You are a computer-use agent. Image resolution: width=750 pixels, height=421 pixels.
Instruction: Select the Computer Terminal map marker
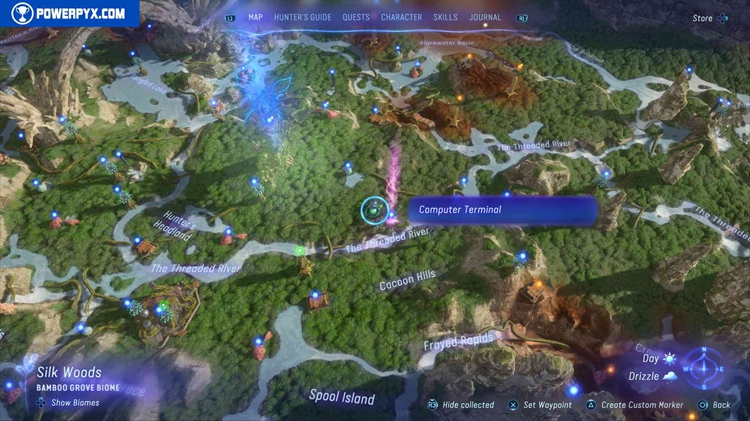point(375,210)
